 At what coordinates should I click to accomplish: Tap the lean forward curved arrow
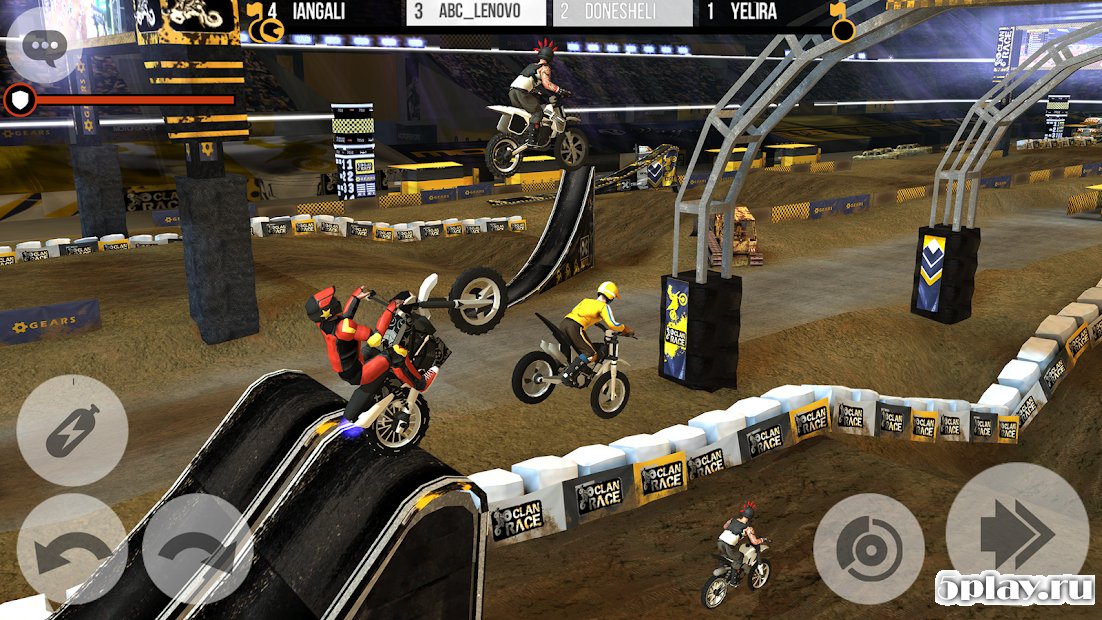(197, 552)
